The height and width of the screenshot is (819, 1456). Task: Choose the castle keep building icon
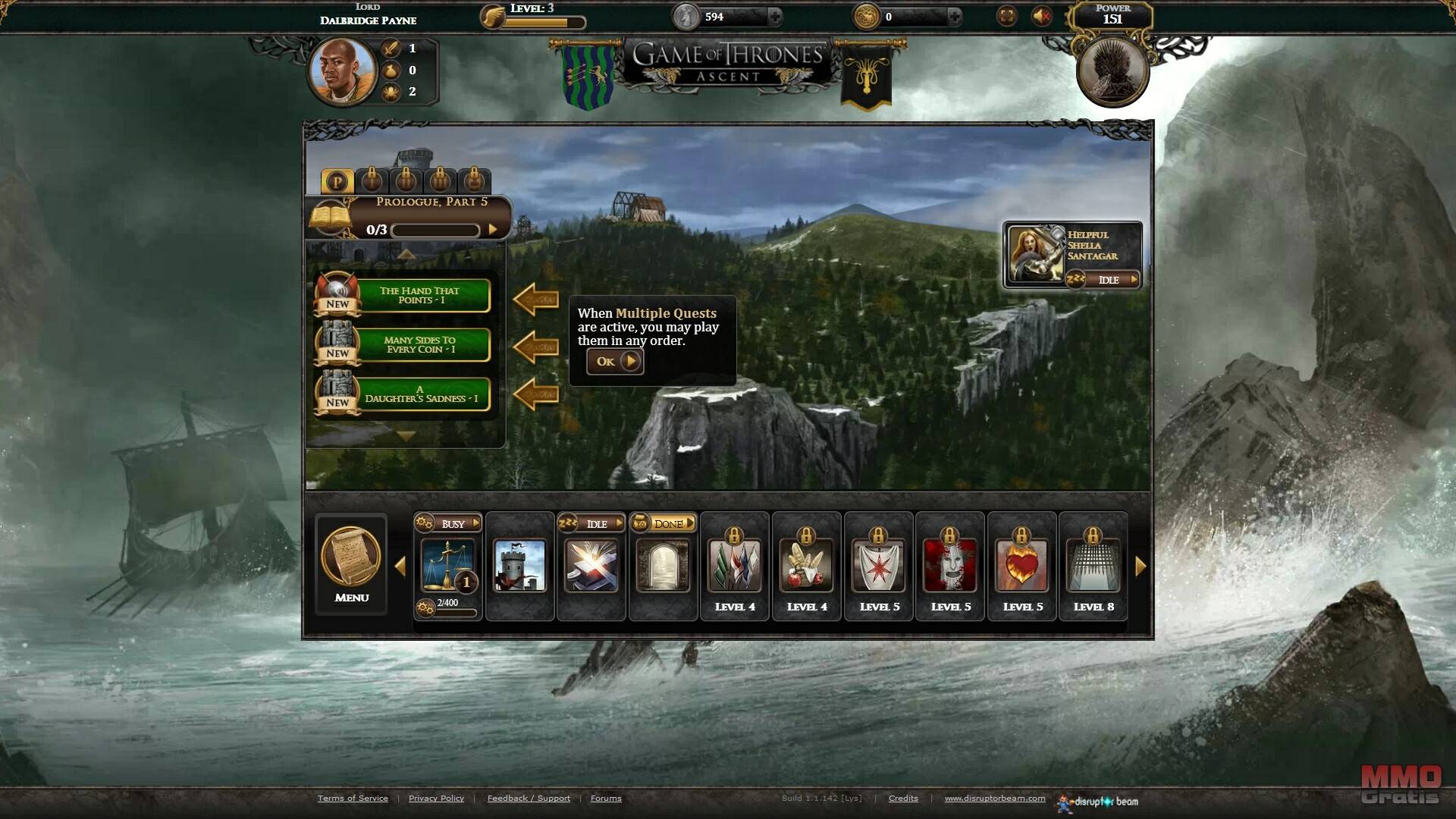519,565
